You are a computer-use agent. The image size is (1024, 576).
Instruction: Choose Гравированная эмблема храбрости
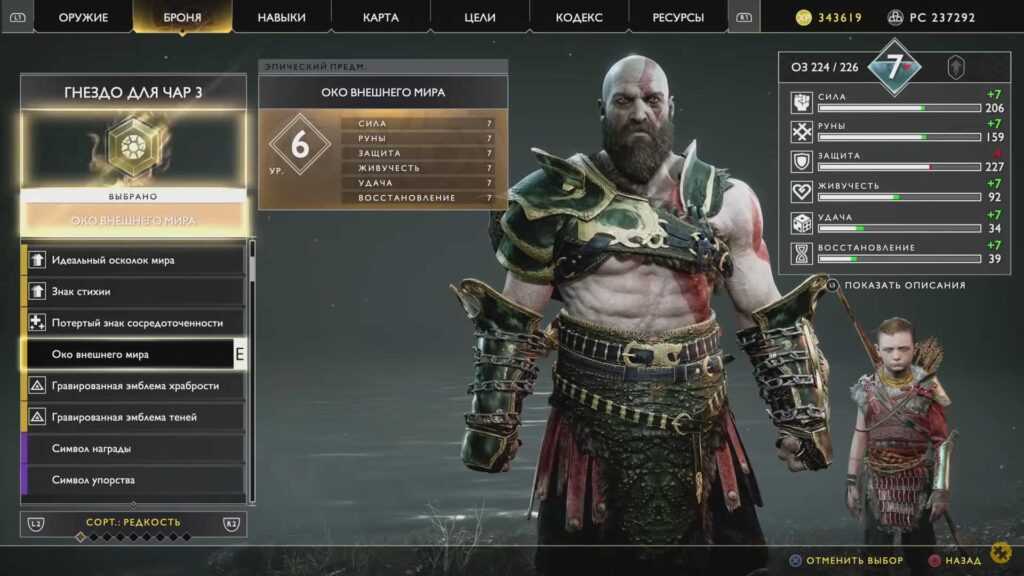[x=133, y=386]
